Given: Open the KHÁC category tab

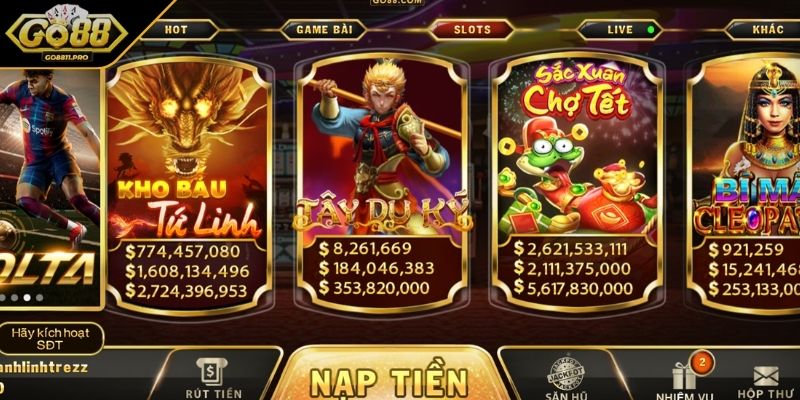Looking at the screenshot, I should point(768,30).
